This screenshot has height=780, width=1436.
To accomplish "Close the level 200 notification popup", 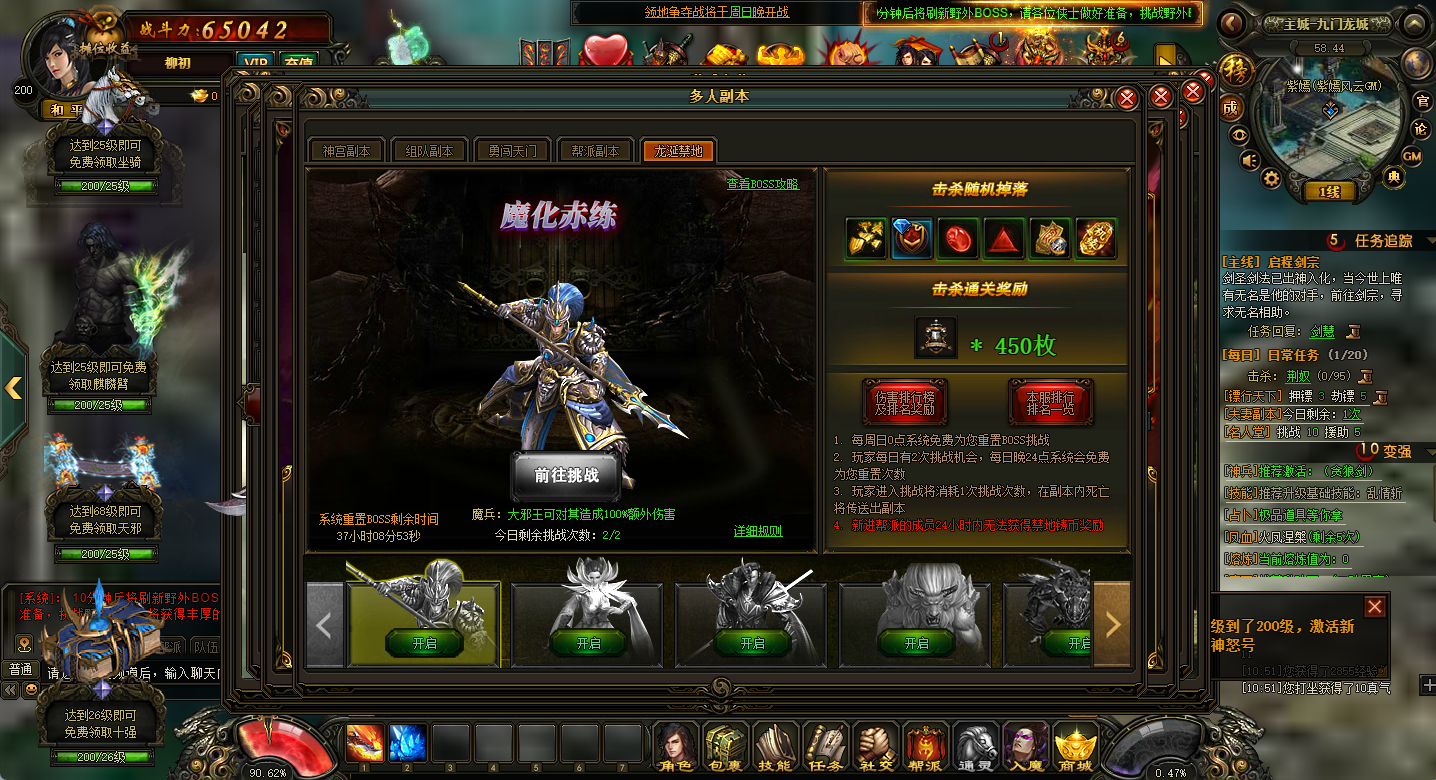I will [x=1375, y=606].
